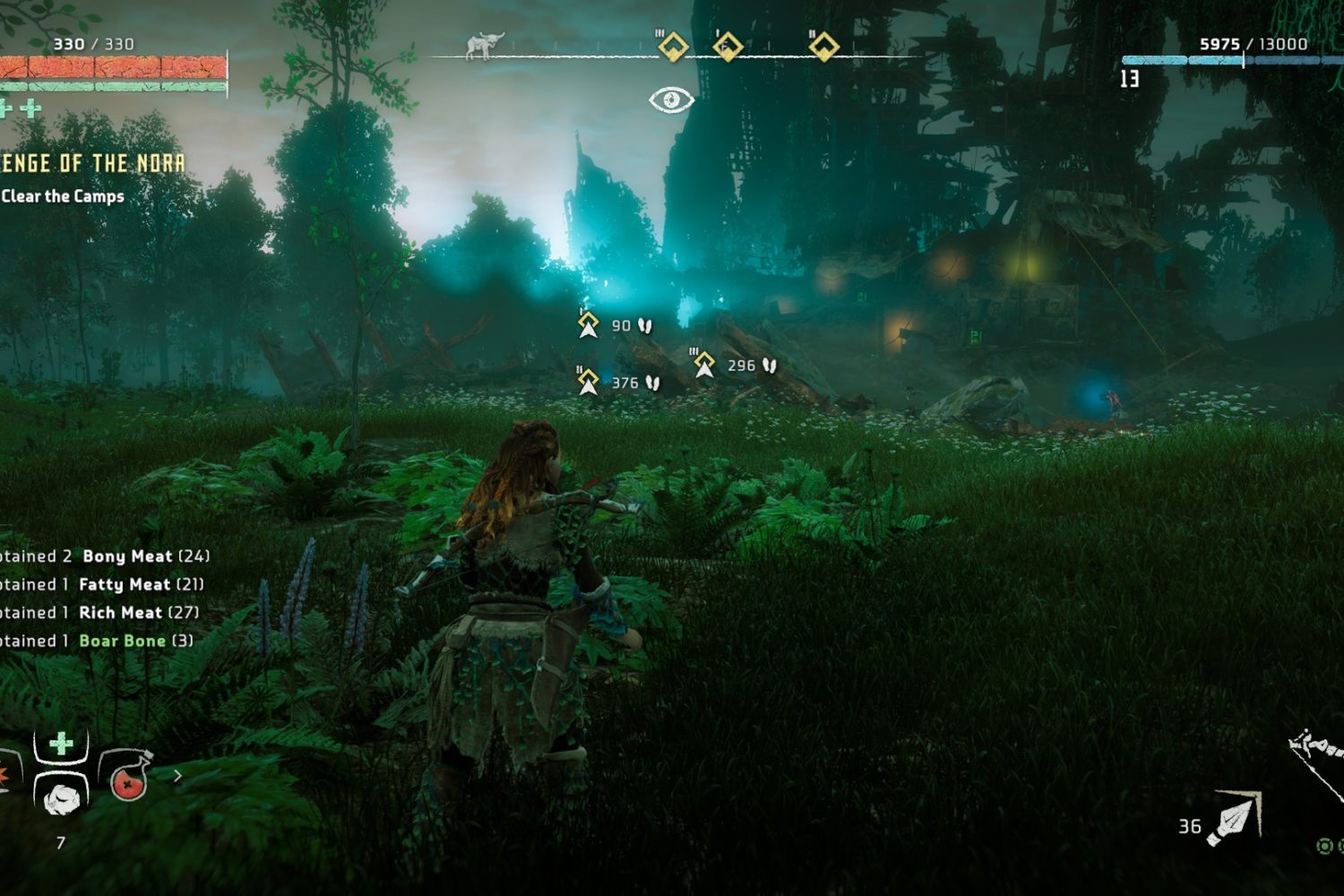Viewport: 1344px width, 896px height.
Task: Select the rock item slot
Action: tap(61, 794)
